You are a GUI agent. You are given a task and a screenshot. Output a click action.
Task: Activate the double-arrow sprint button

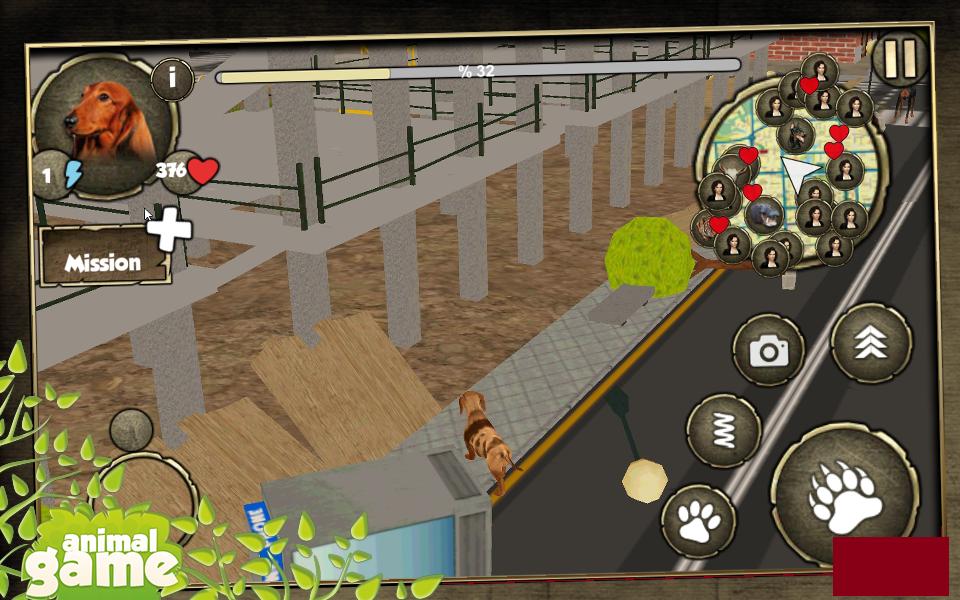click(870, 343)
